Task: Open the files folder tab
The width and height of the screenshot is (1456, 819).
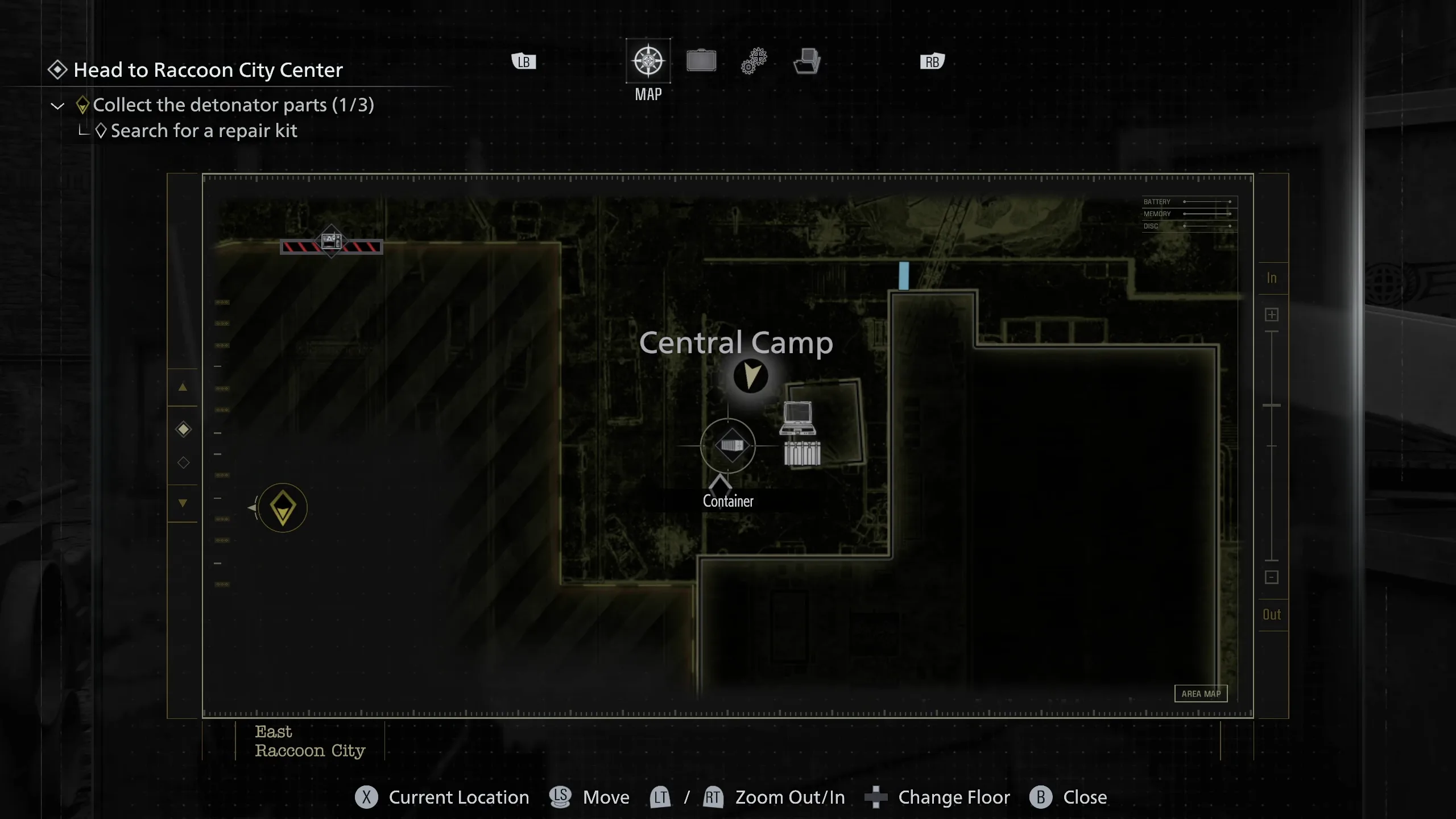Action: [x=807, y=61]
